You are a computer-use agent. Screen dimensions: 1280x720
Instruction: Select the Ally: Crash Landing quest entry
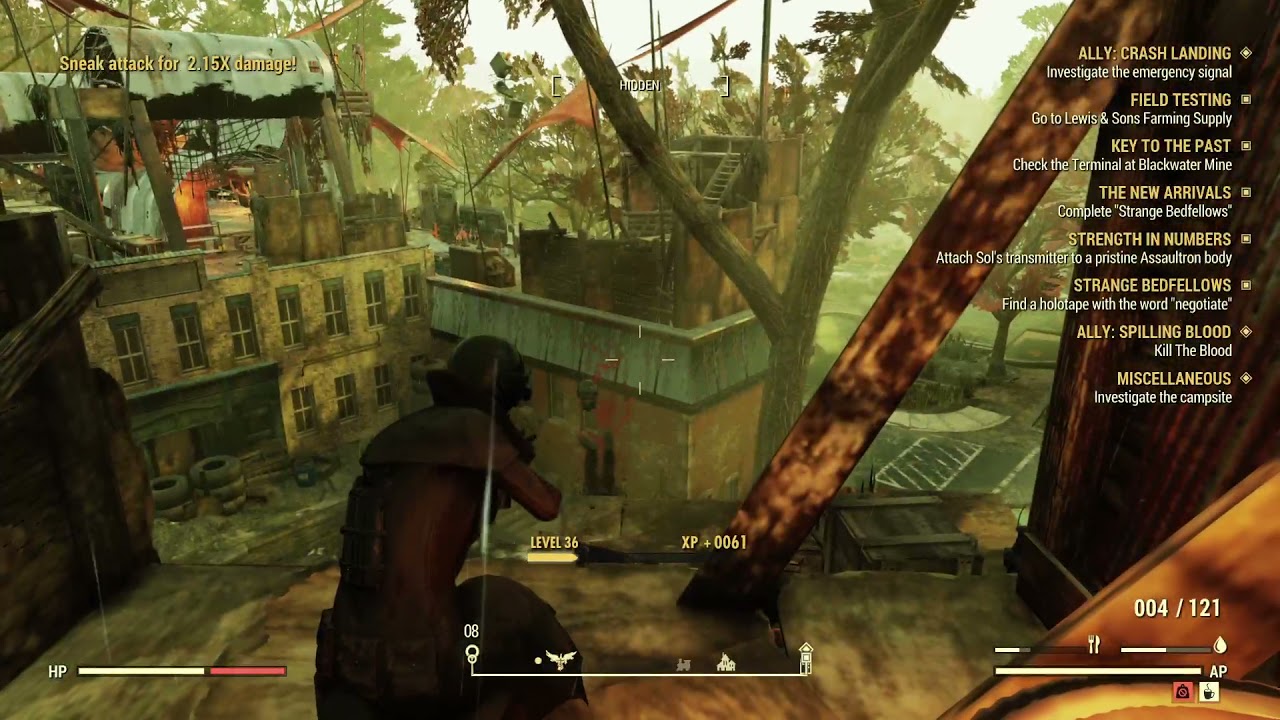click(1154, 53)
